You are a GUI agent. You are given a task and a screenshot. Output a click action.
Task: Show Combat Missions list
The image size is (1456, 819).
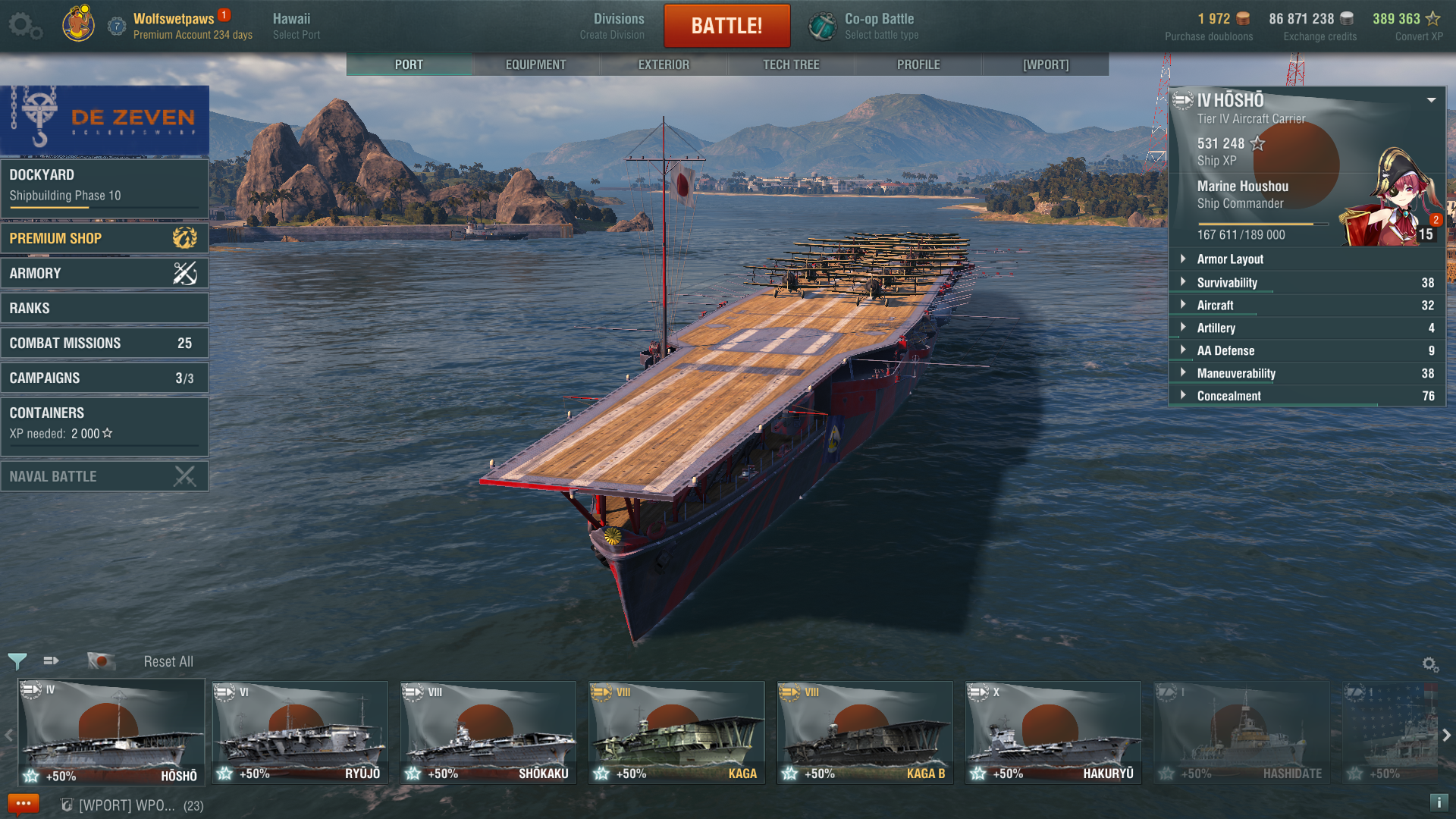coord(105,343)
